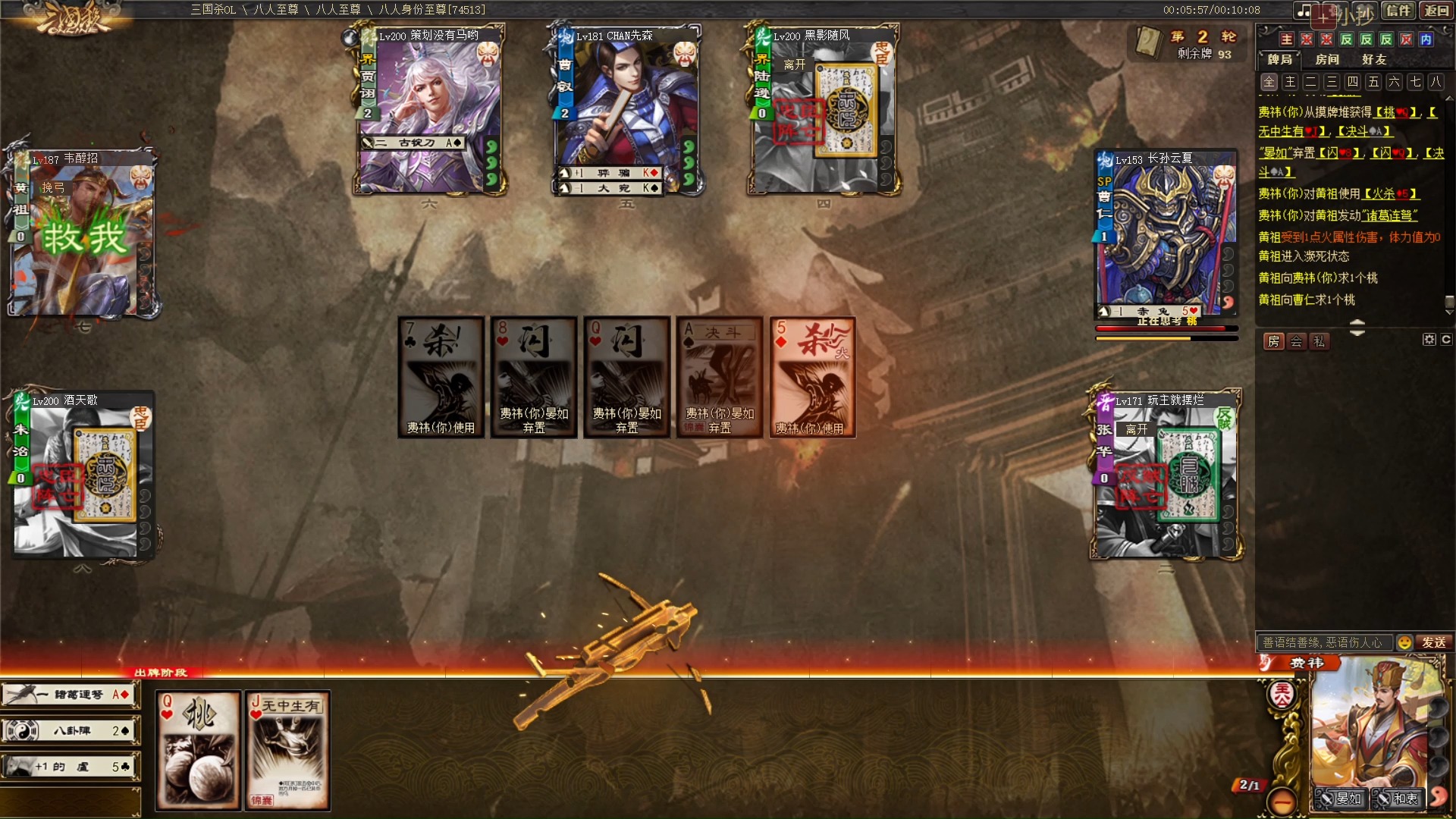This screenshot has width=1456, height=819.
Task: Click the 返回 return button
Action: point(1437,11)
